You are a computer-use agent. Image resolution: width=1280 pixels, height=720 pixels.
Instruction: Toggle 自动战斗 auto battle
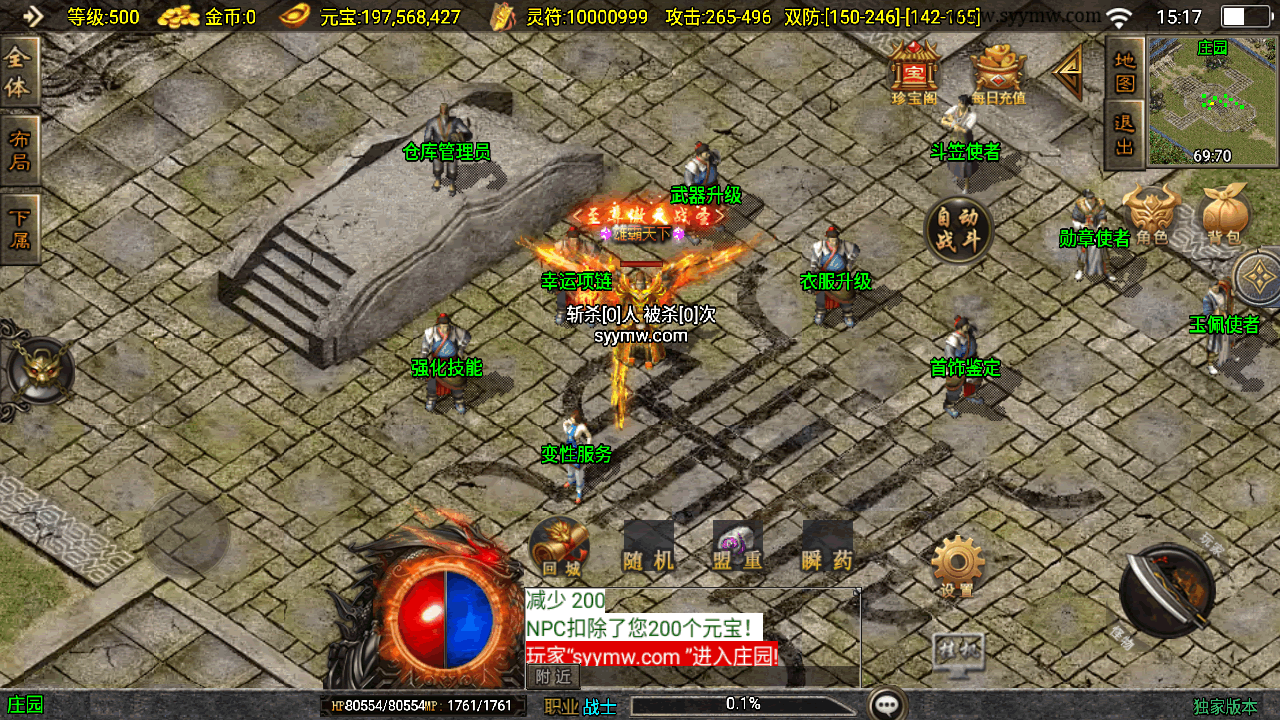pyautogui.click(x=958, y=231)
